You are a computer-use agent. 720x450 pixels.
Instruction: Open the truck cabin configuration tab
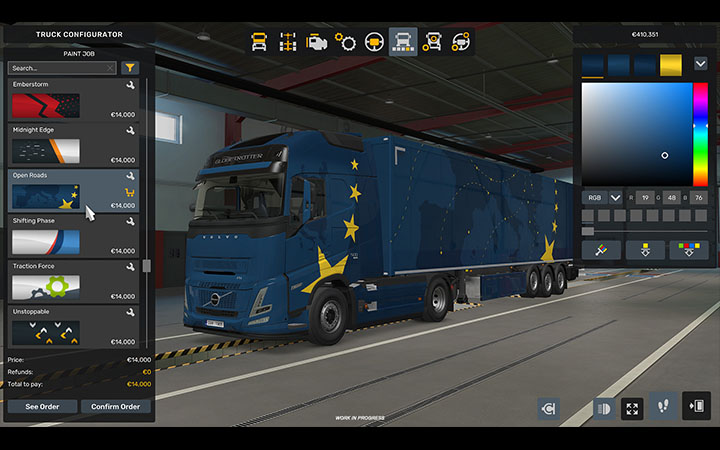pyautogui.click(x=258, y=42)
